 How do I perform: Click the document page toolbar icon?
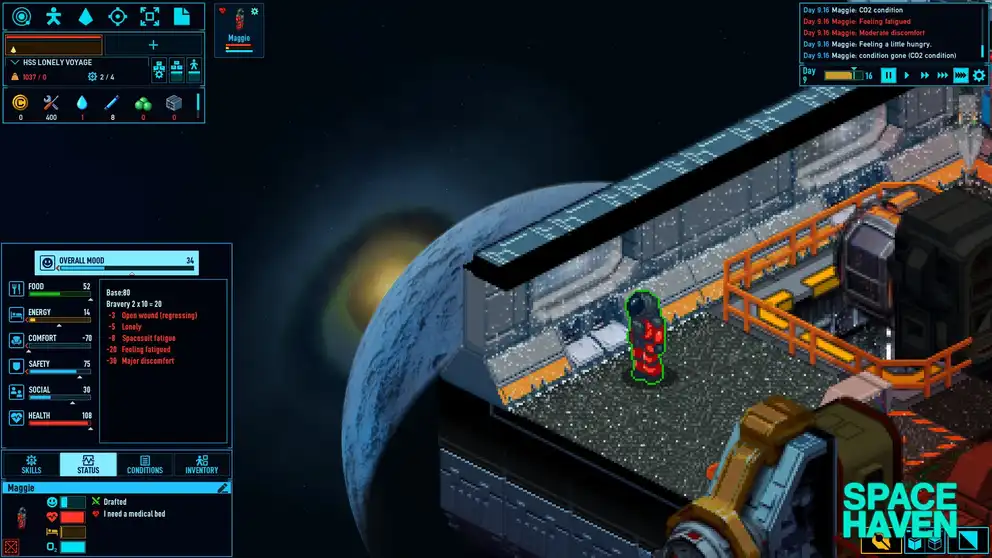[181, 16]
